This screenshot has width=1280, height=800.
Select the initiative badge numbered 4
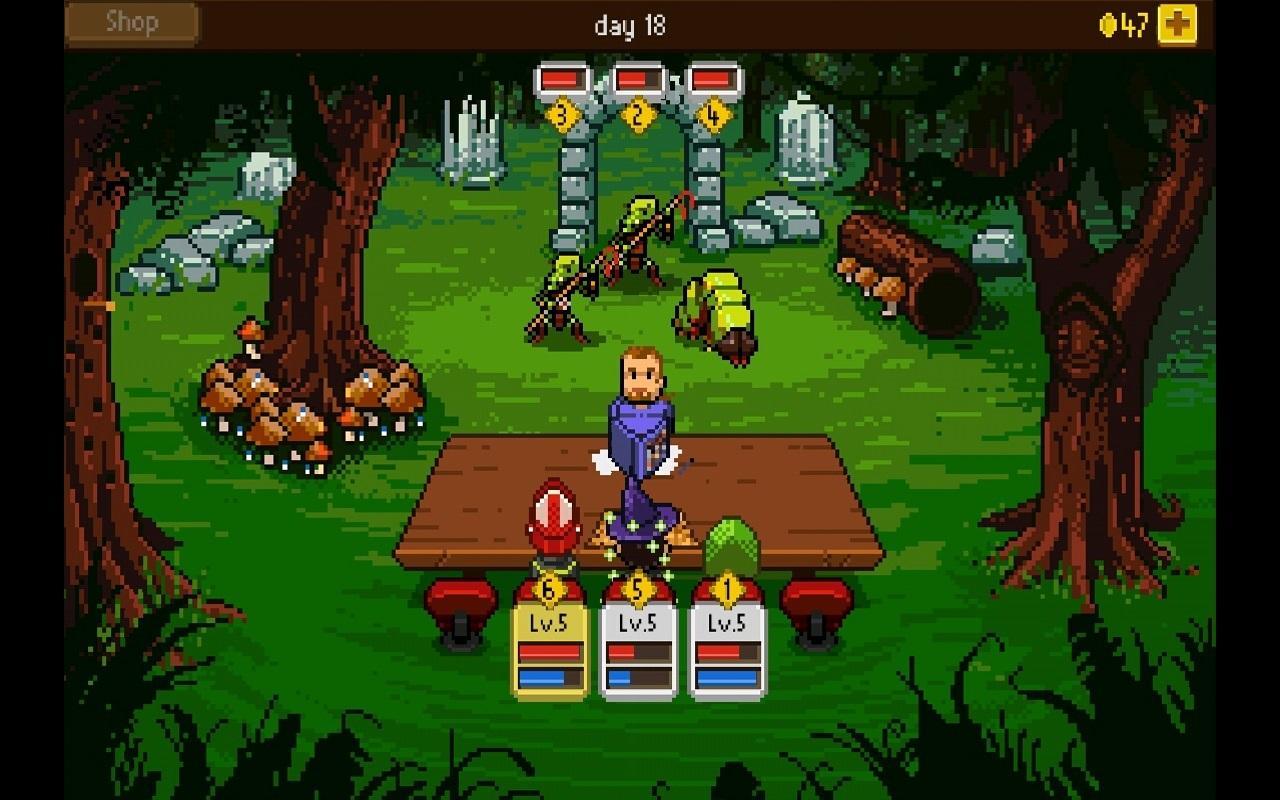click(712, 114)
